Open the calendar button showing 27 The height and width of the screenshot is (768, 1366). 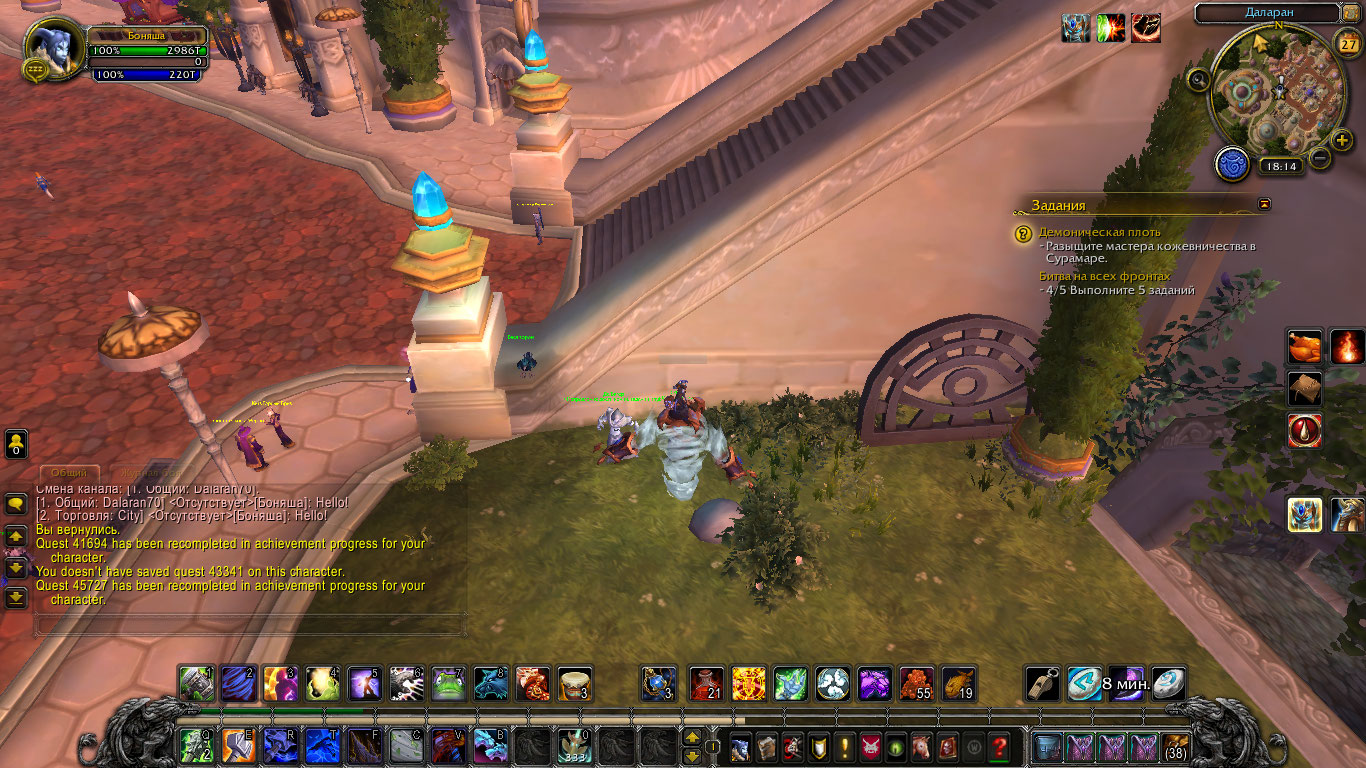click(1347, 44)
